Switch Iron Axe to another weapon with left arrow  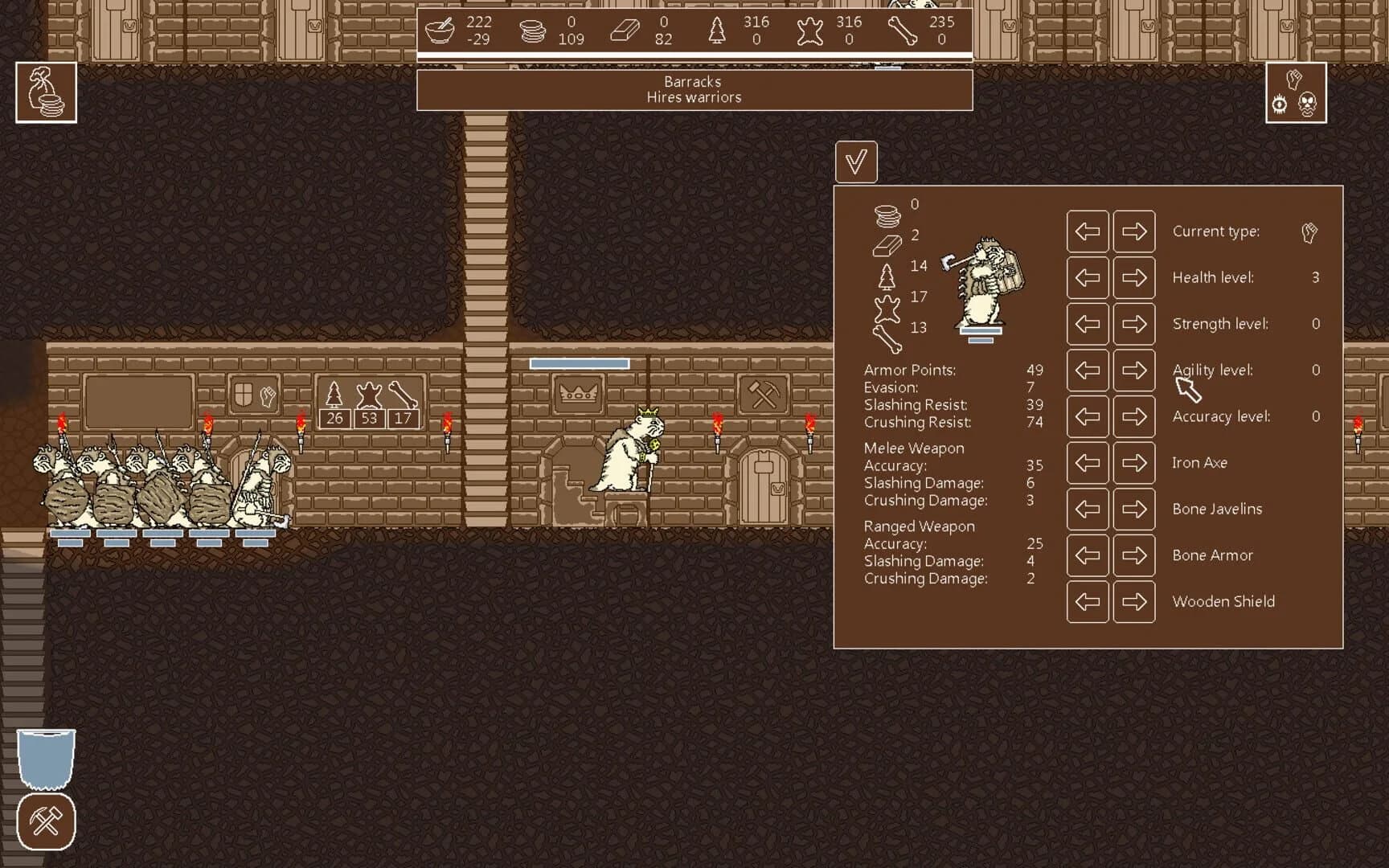1088,463
